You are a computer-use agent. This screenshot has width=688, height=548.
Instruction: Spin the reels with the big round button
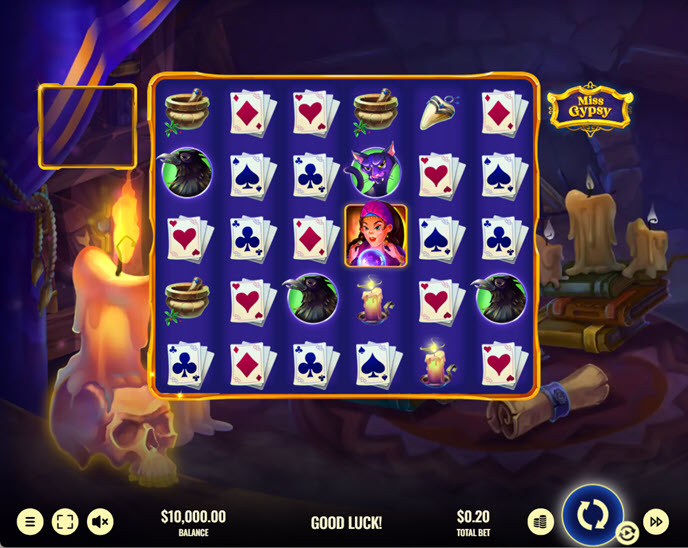coord(592,514)
